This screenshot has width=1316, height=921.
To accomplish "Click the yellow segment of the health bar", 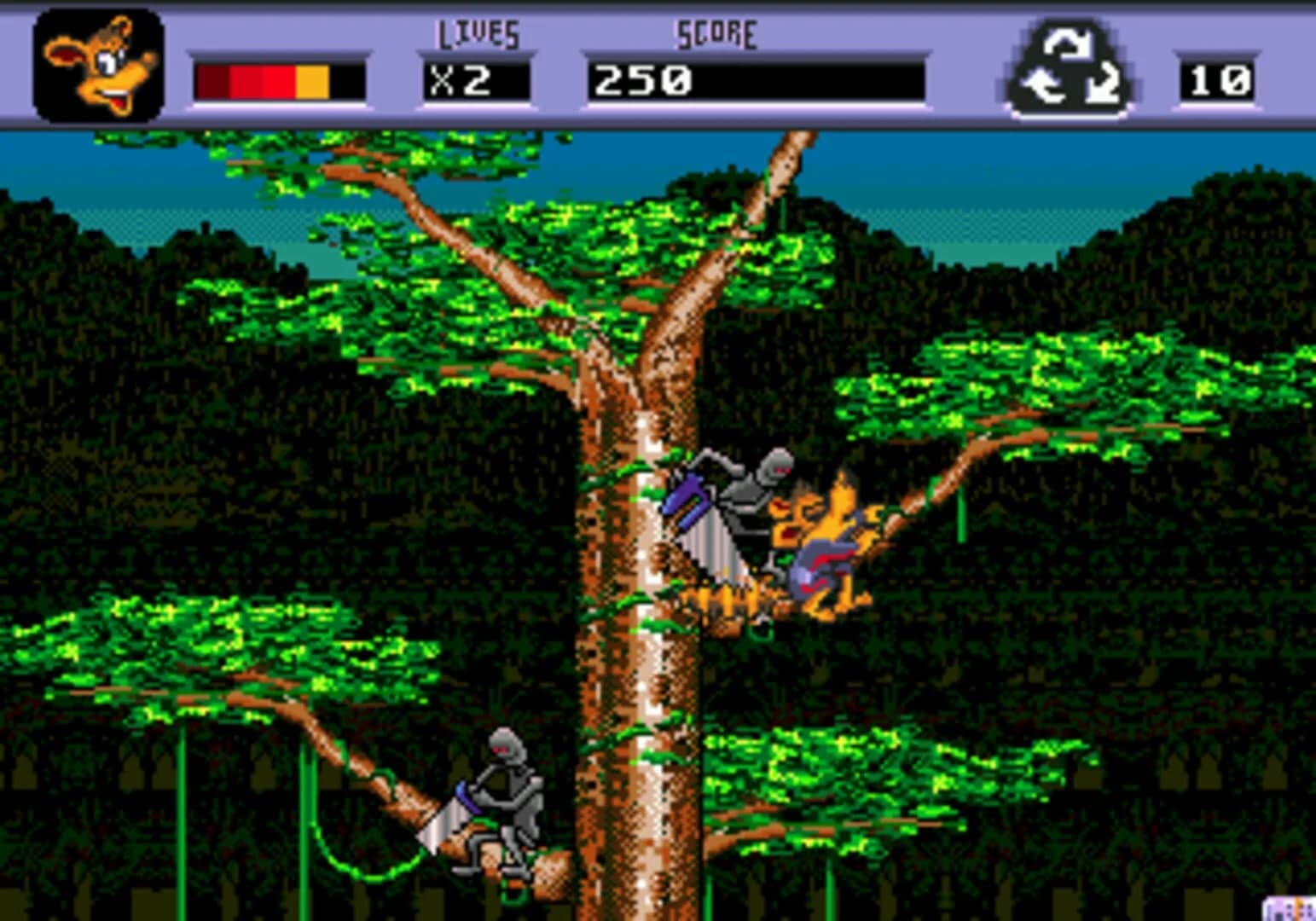I will [x=314, y=79].
